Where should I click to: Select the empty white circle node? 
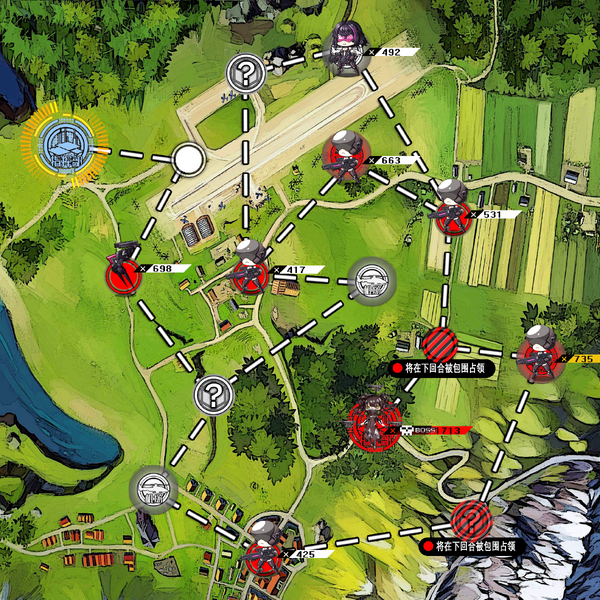coord(187,159)
